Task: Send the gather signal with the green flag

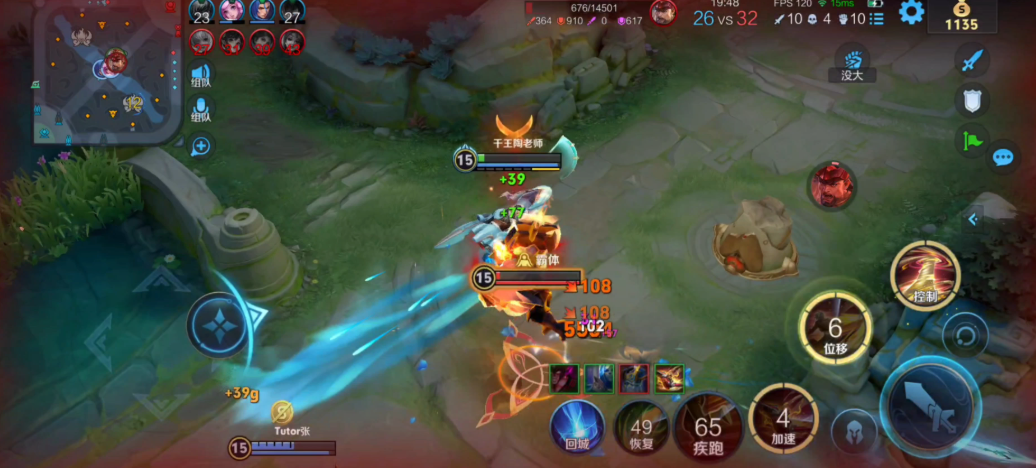Action: pos(971,140)
